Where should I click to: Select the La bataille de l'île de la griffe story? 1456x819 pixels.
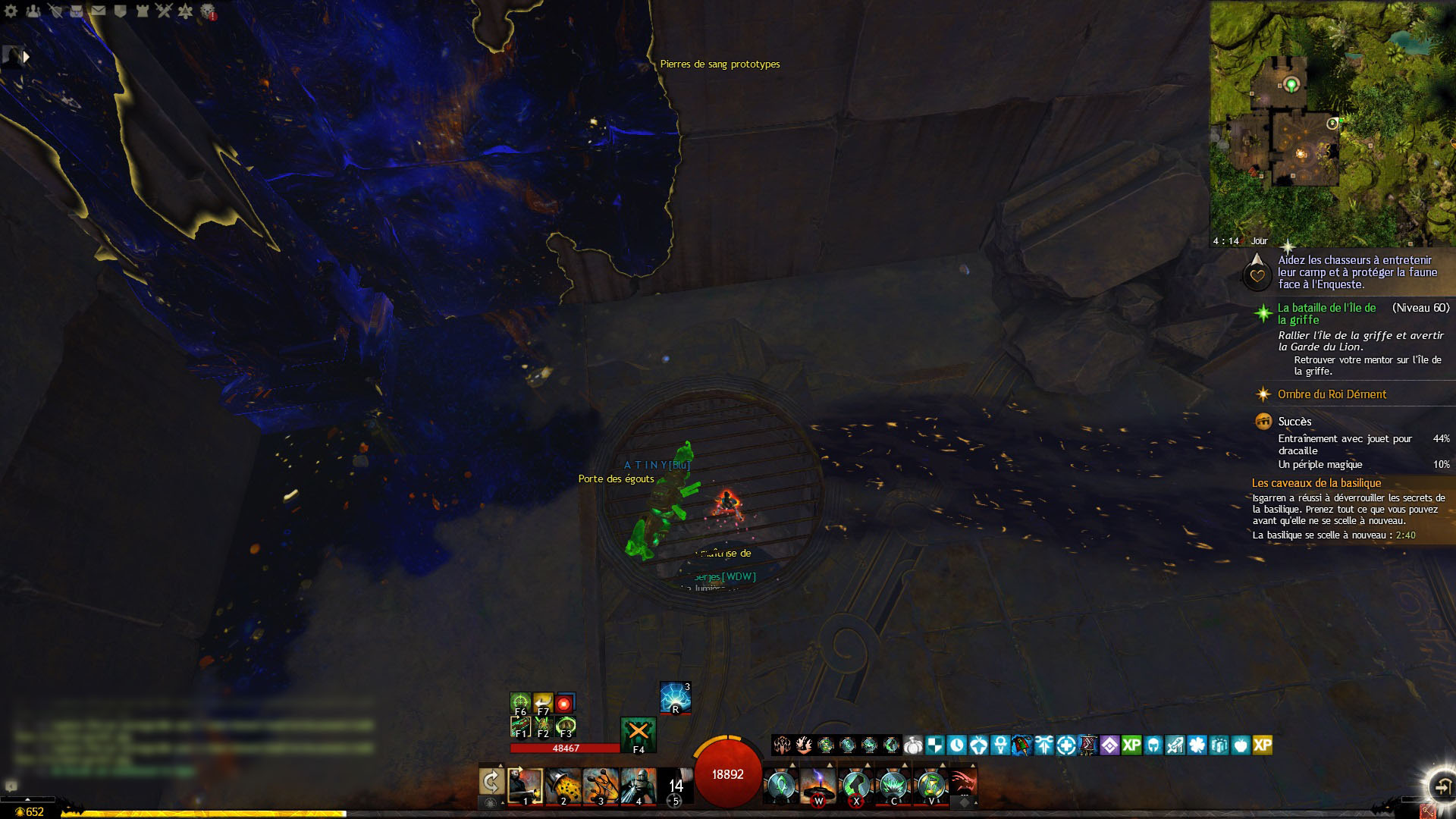(1326, 313)
